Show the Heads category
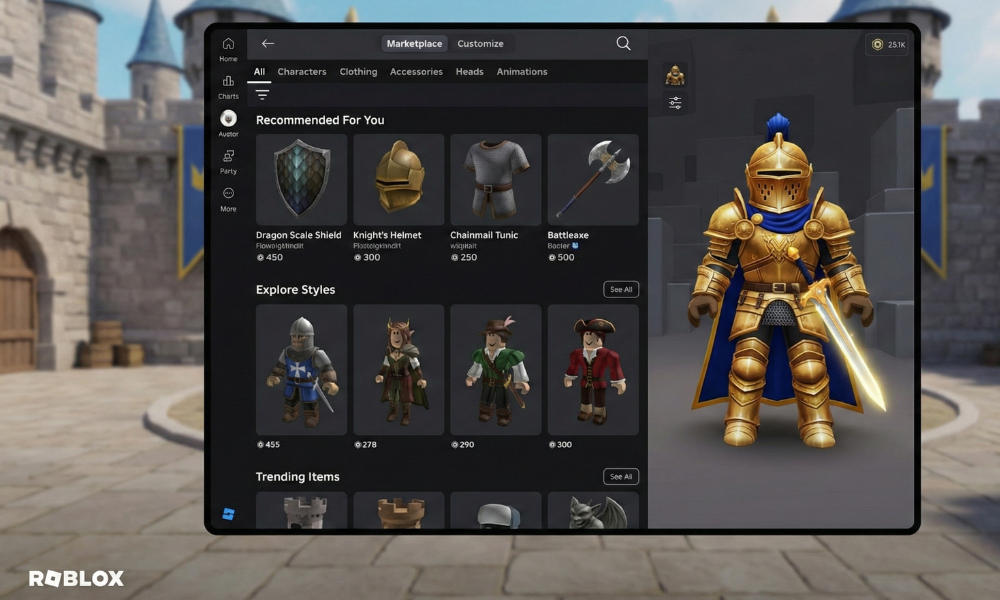 click(x=469, y=72)
